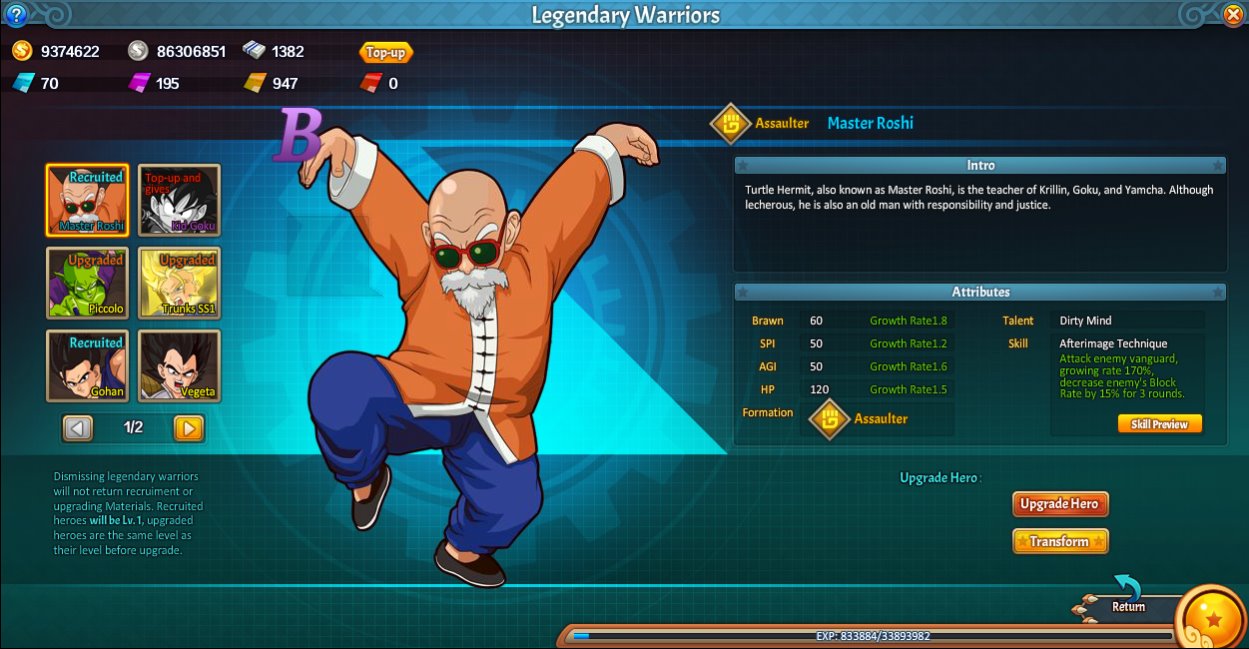Open the help question mark icon
This screenshot has height=649, width=1249.
pyautogui.click(x=16, y=15)
